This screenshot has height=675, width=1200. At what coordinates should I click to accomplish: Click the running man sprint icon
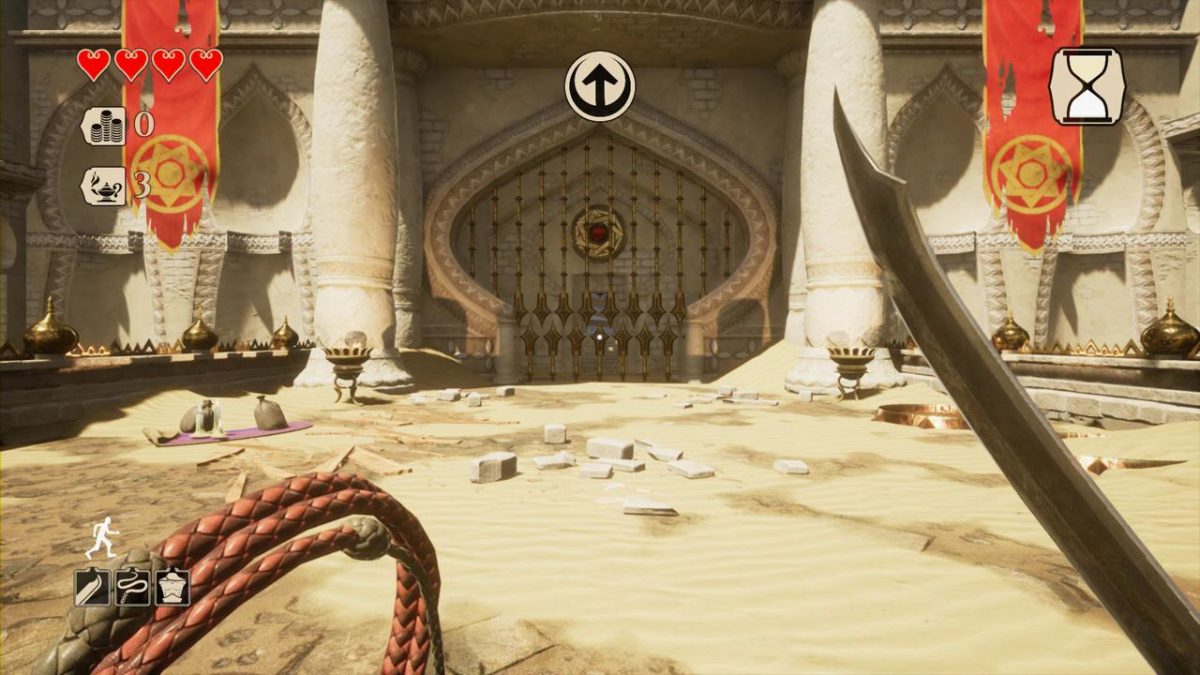pyautogui.click(x=99, y=538)
